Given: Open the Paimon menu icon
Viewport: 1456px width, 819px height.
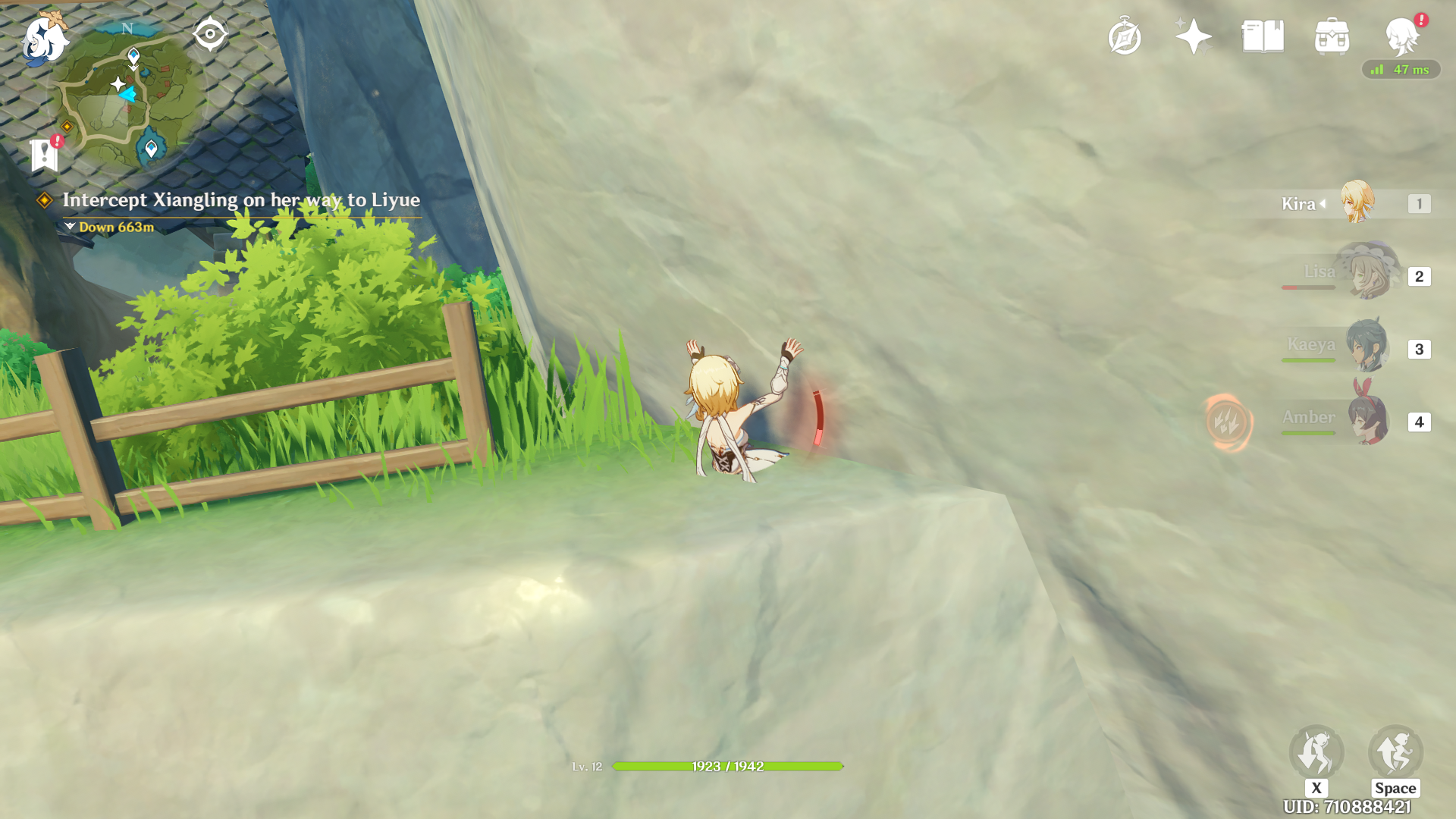Looking at the screenshot, I should (44, 38).
